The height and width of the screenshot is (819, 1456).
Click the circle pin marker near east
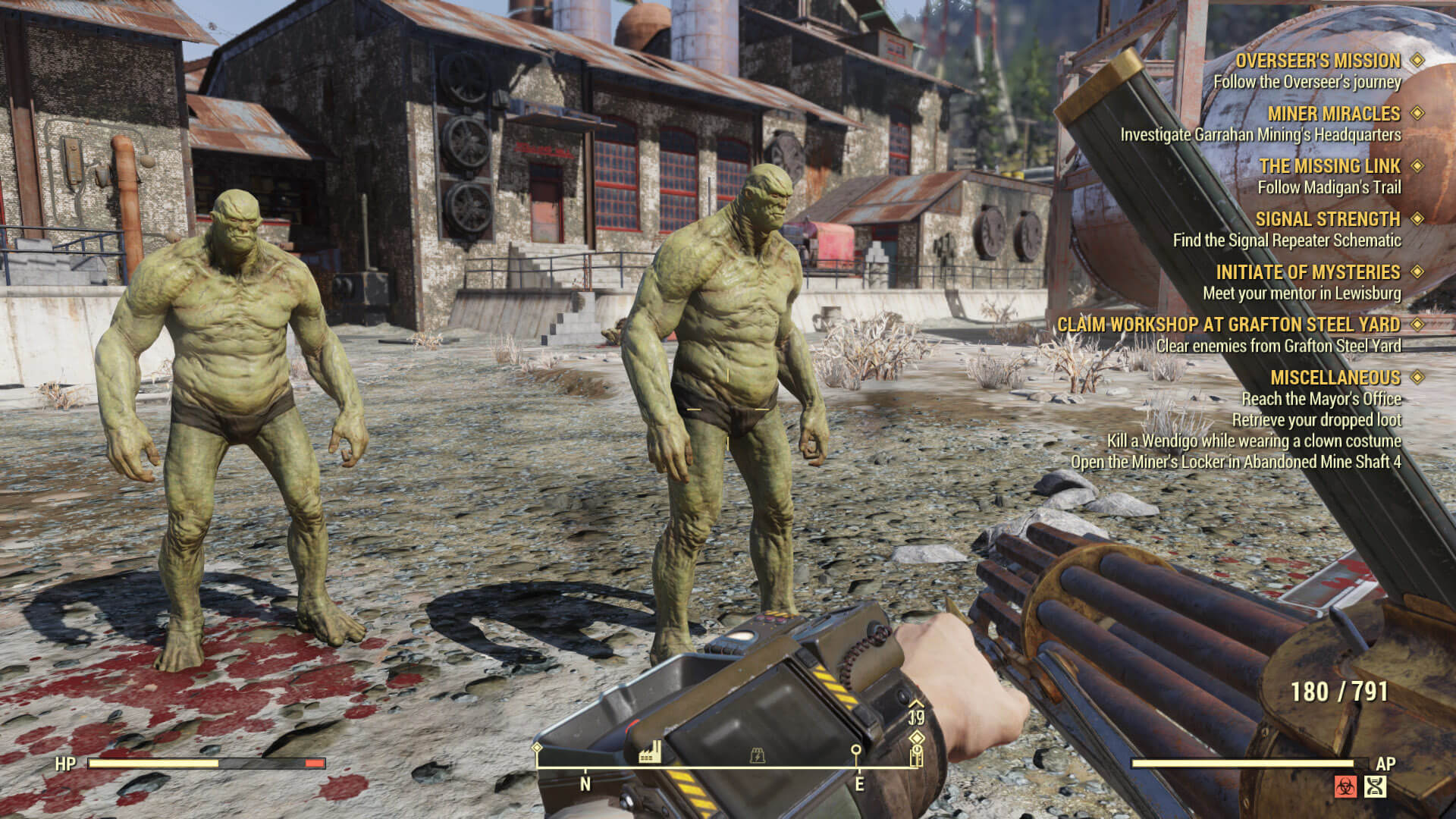(856, 750)
